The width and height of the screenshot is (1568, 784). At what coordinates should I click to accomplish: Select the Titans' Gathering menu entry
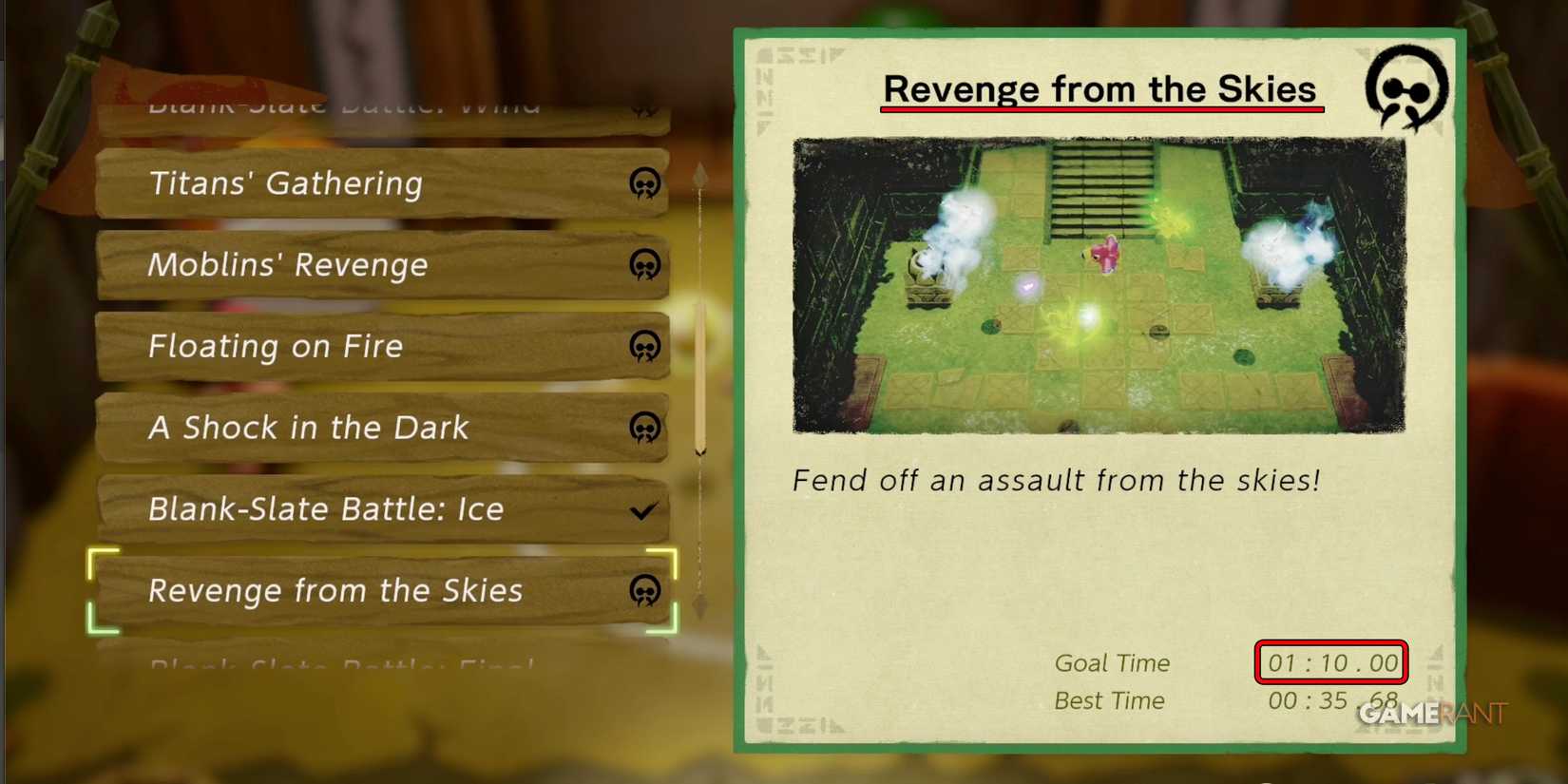285,183
